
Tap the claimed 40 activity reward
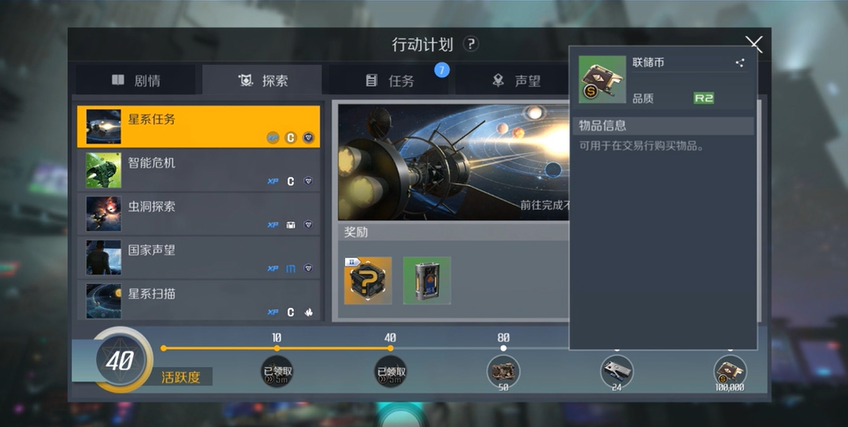tap(390, 371)
